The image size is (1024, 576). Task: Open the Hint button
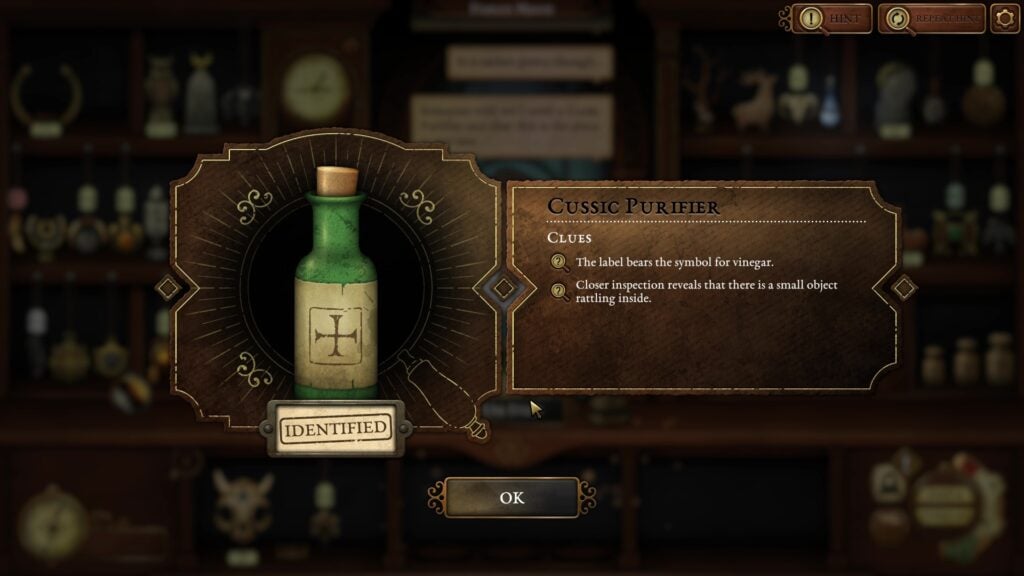[832, 18]
